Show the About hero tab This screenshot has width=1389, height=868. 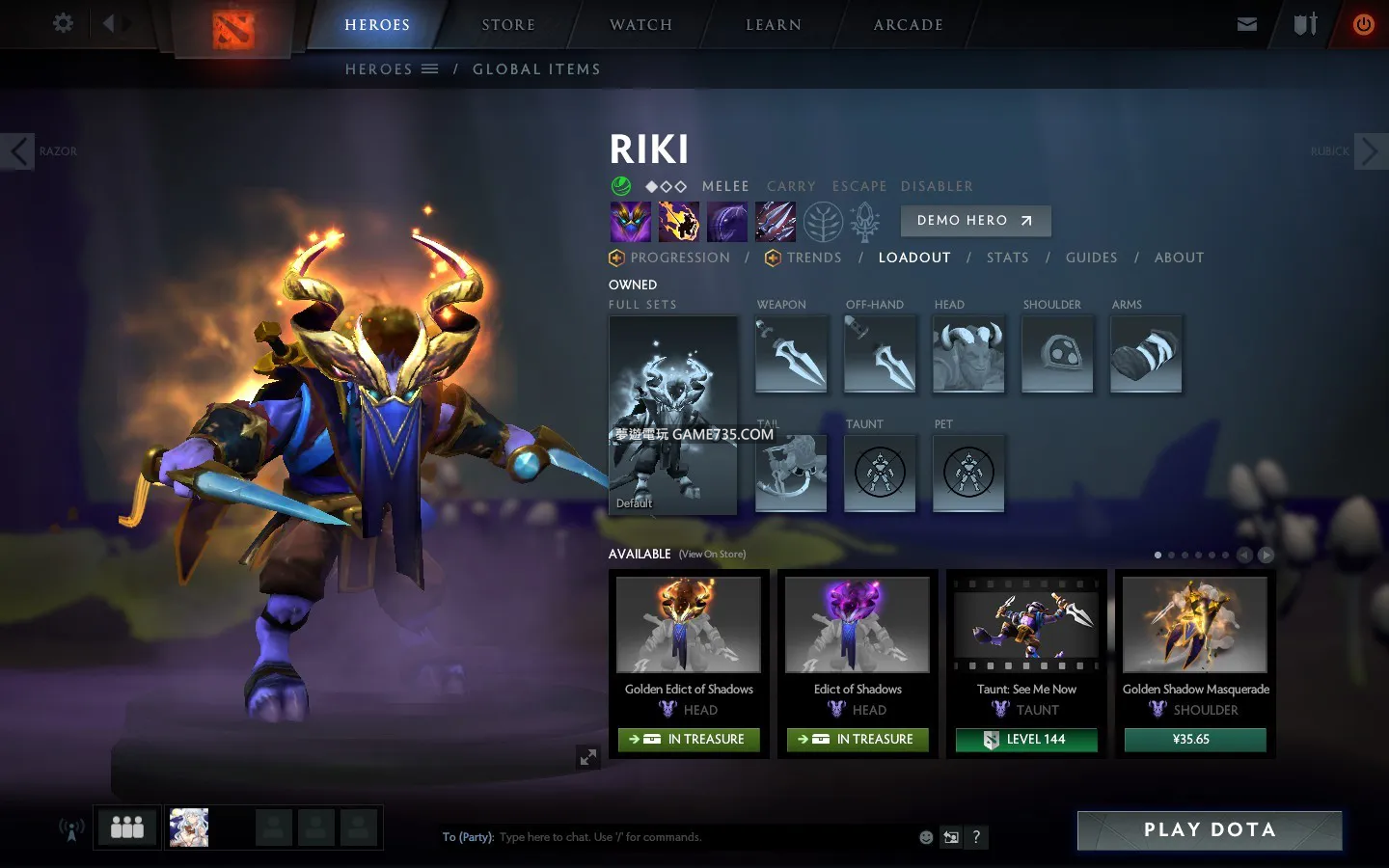(x=1179, y=258)
